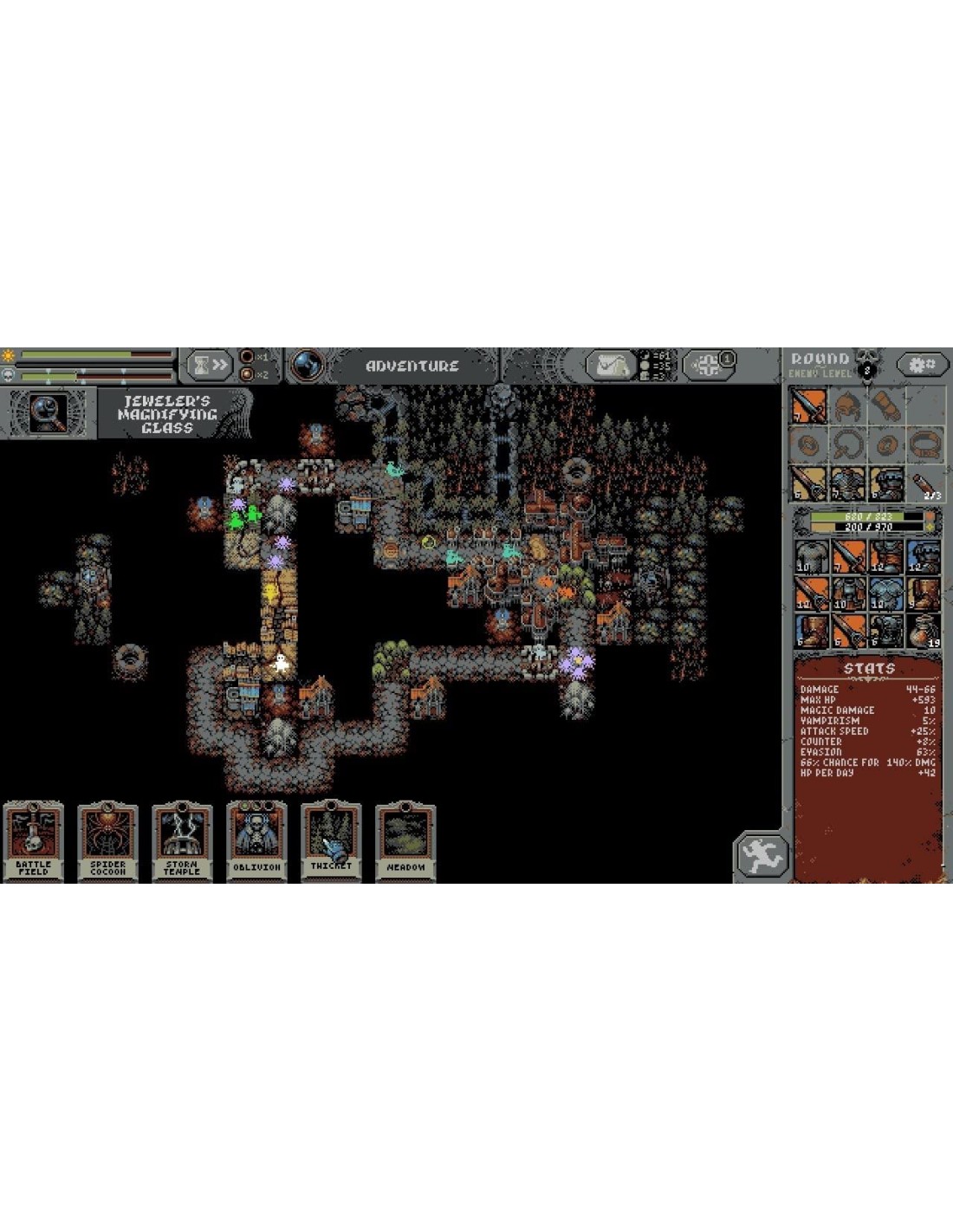Select the blue helmet level 12 item

coord(924,557)
